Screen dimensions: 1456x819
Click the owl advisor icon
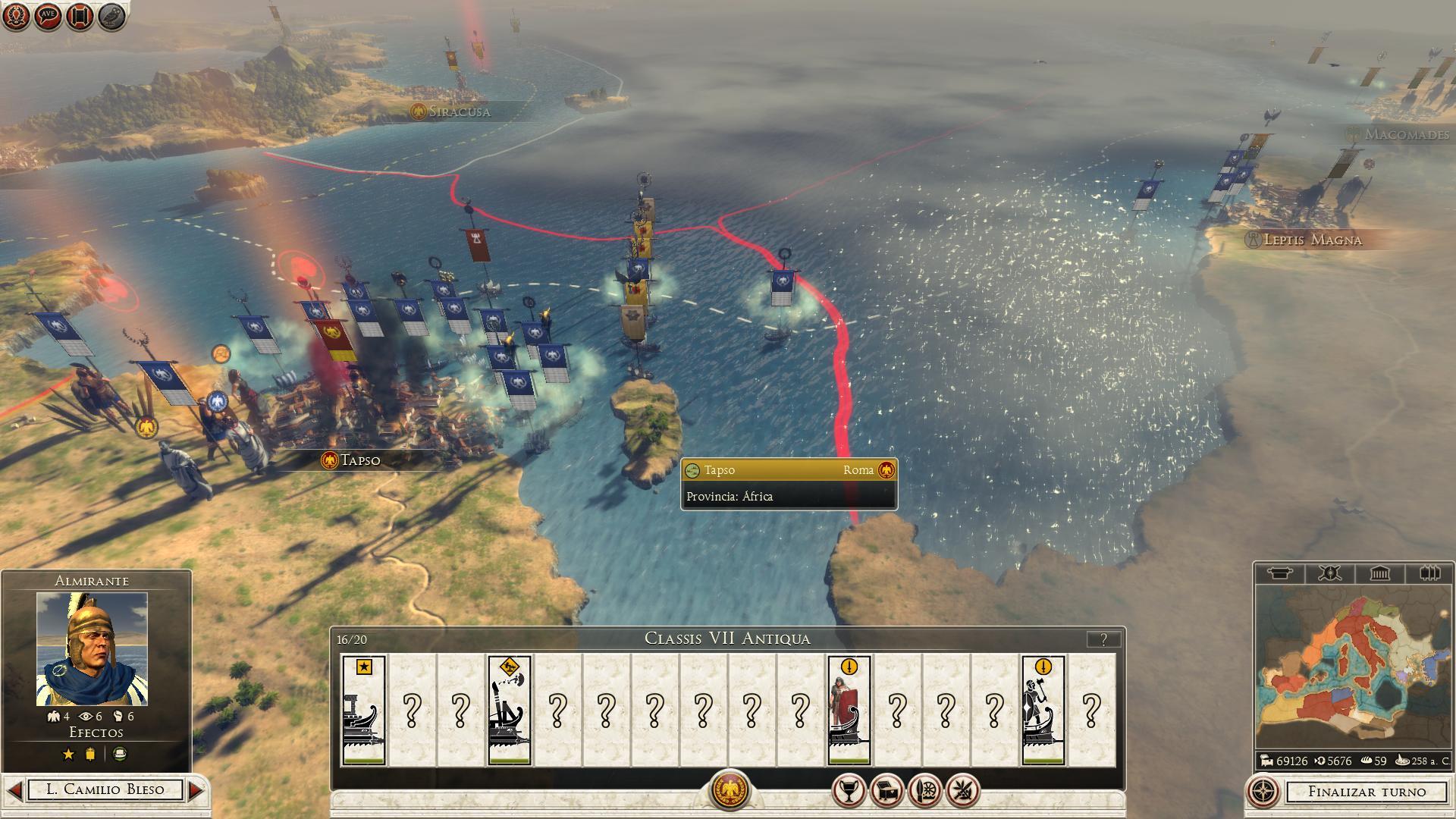point(111,16)
